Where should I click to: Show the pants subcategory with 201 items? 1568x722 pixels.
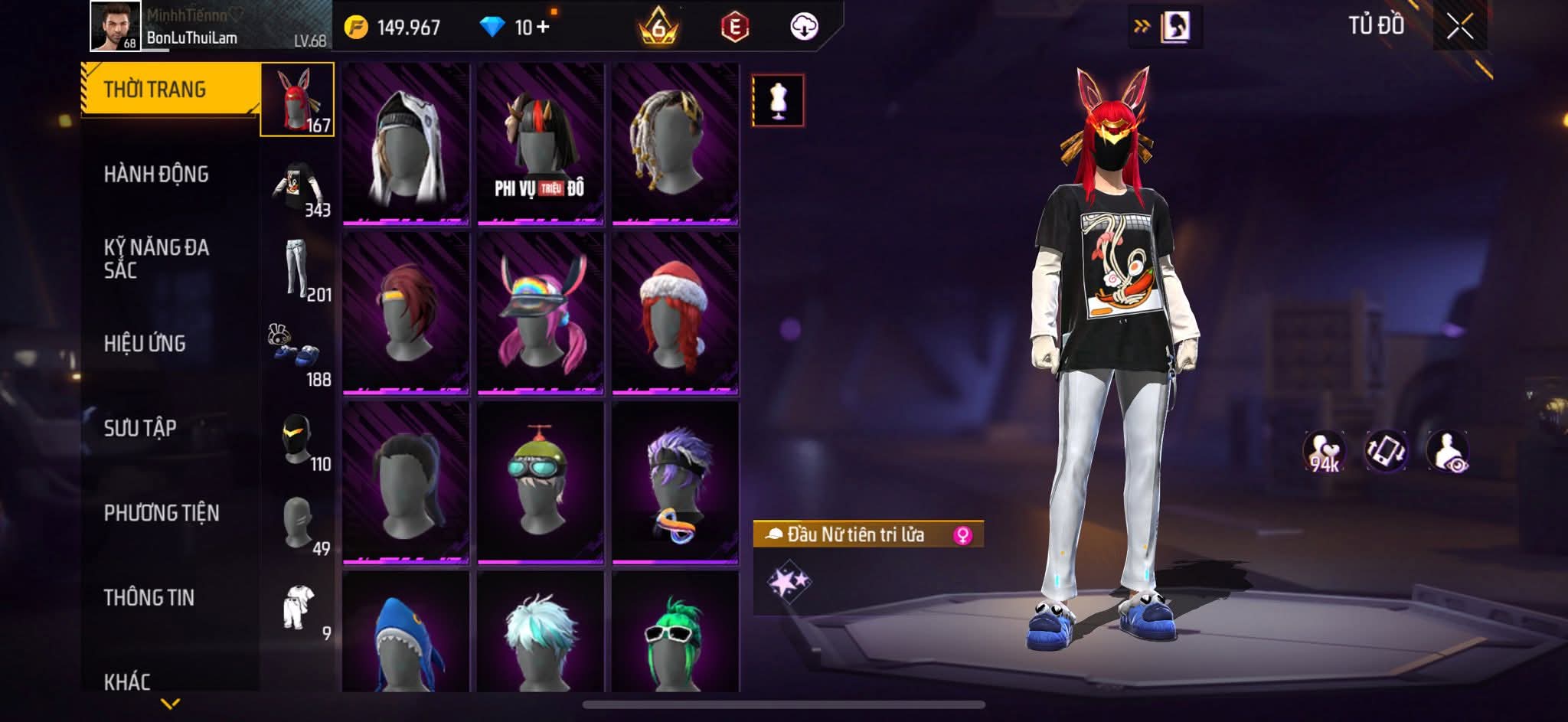click(x=298, y=270)
